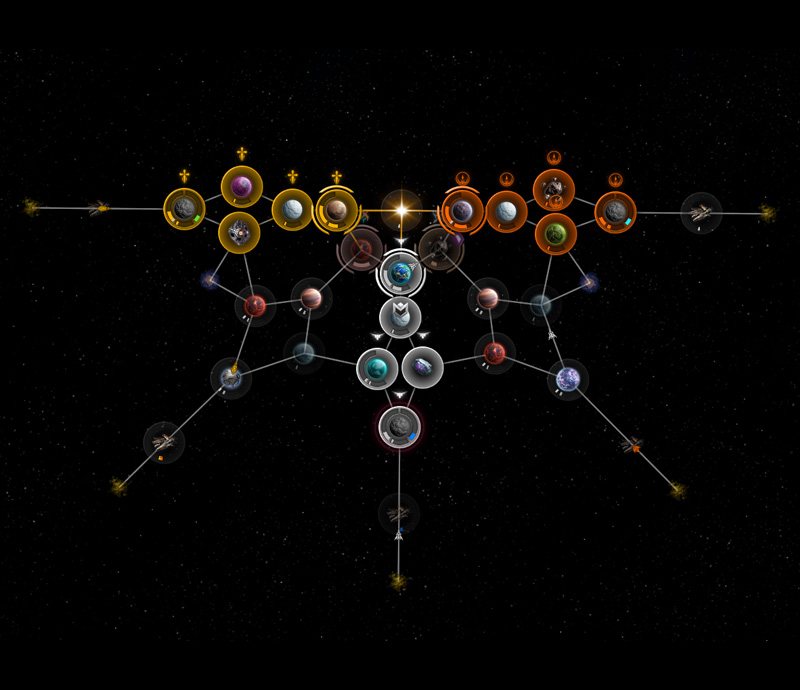Viewport: 800px width, 690px height.
Task: Choose the orange-ringed pale white planet
Action: [x=507, y=211]
